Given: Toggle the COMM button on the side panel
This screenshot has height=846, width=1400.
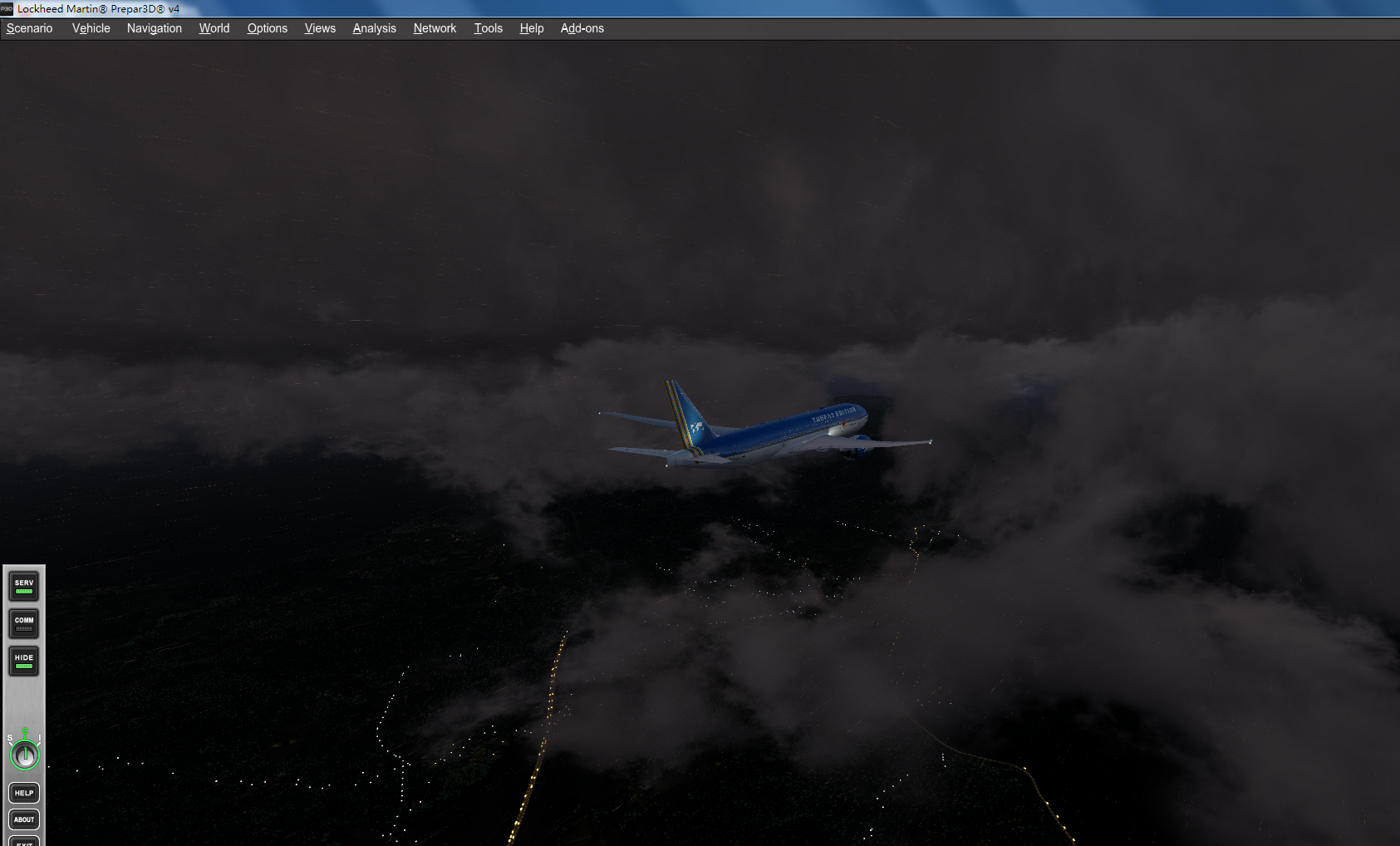Looking at the screenshot, I should point(22,623).
